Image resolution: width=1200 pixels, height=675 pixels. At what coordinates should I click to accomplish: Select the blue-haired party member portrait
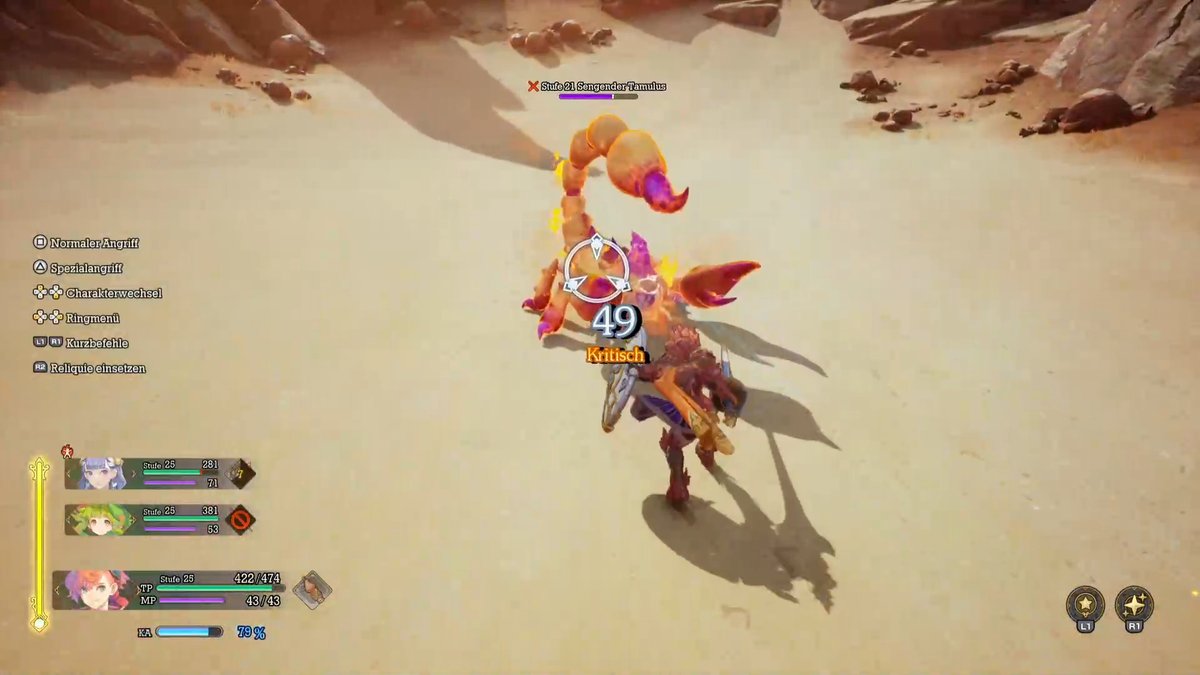(x=99, y=473)
